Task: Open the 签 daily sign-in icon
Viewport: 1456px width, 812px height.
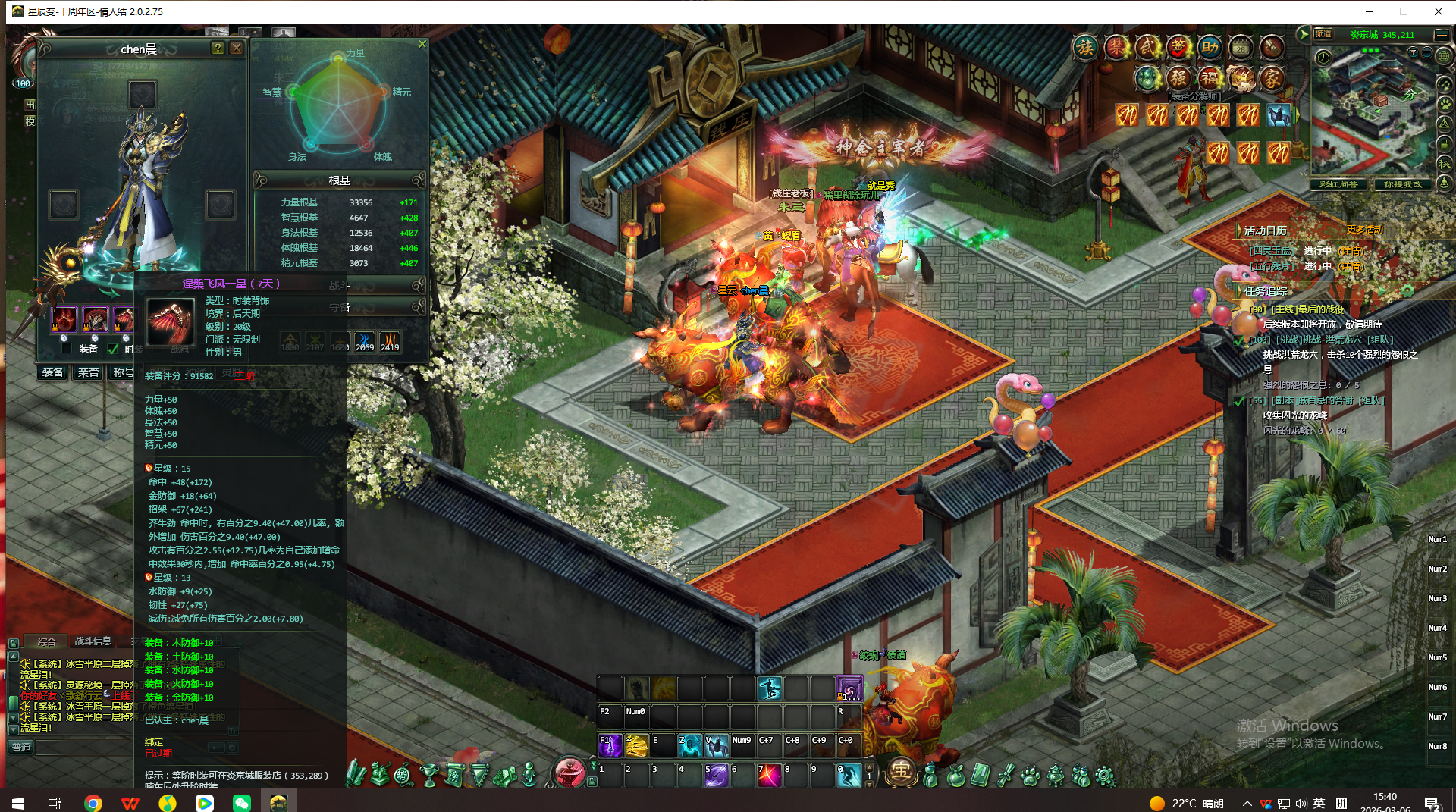Action: 1178,48
